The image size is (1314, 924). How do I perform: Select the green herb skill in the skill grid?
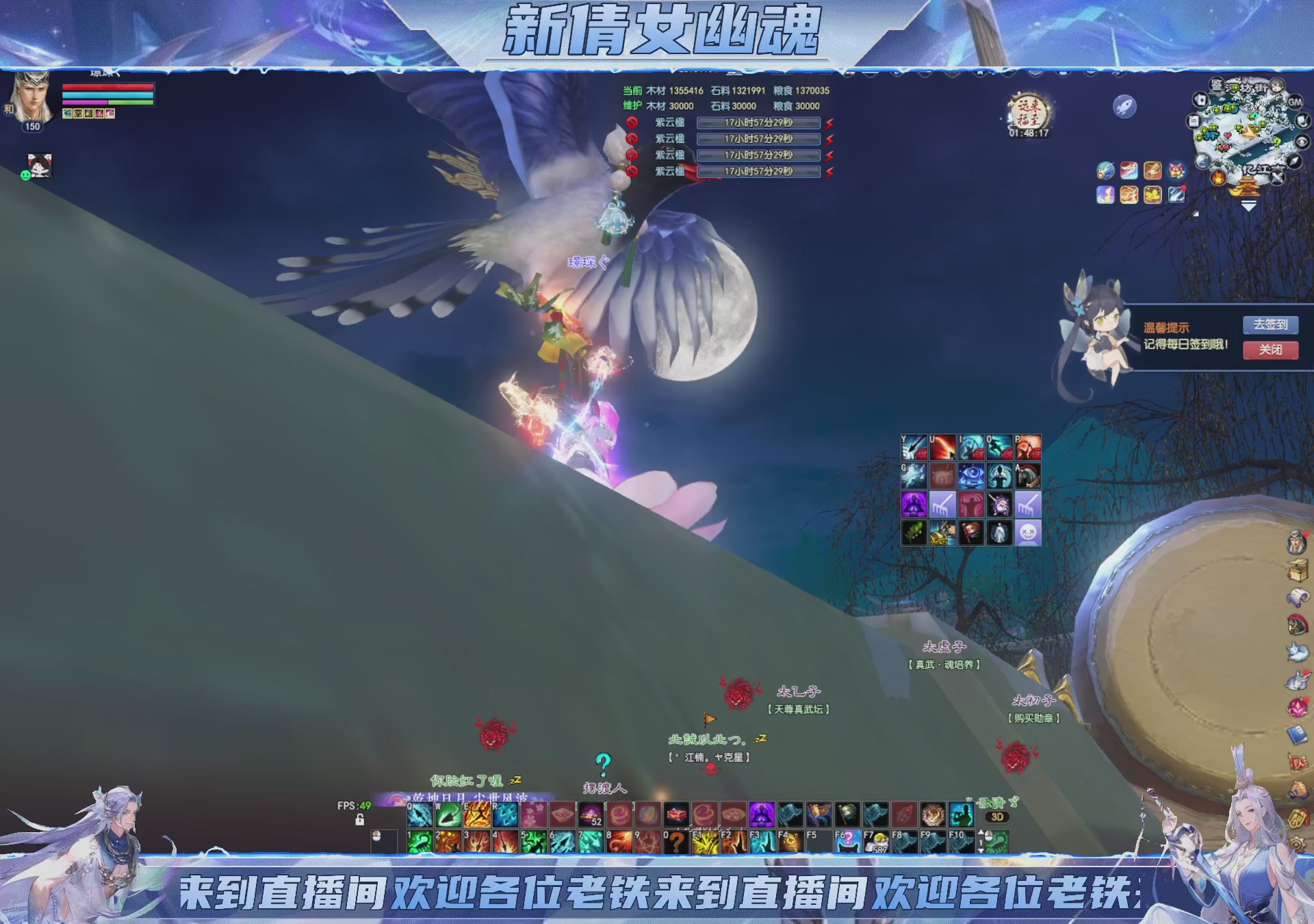pos(914,532)
